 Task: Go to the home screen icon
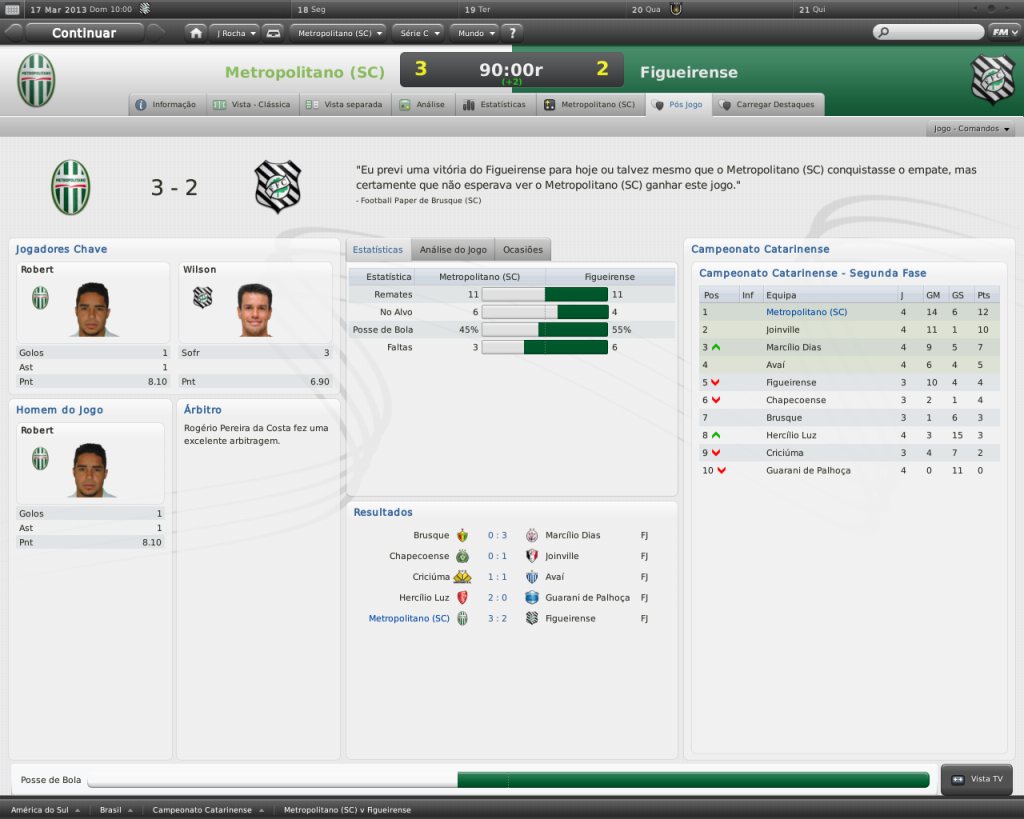(x=196, y=33)
